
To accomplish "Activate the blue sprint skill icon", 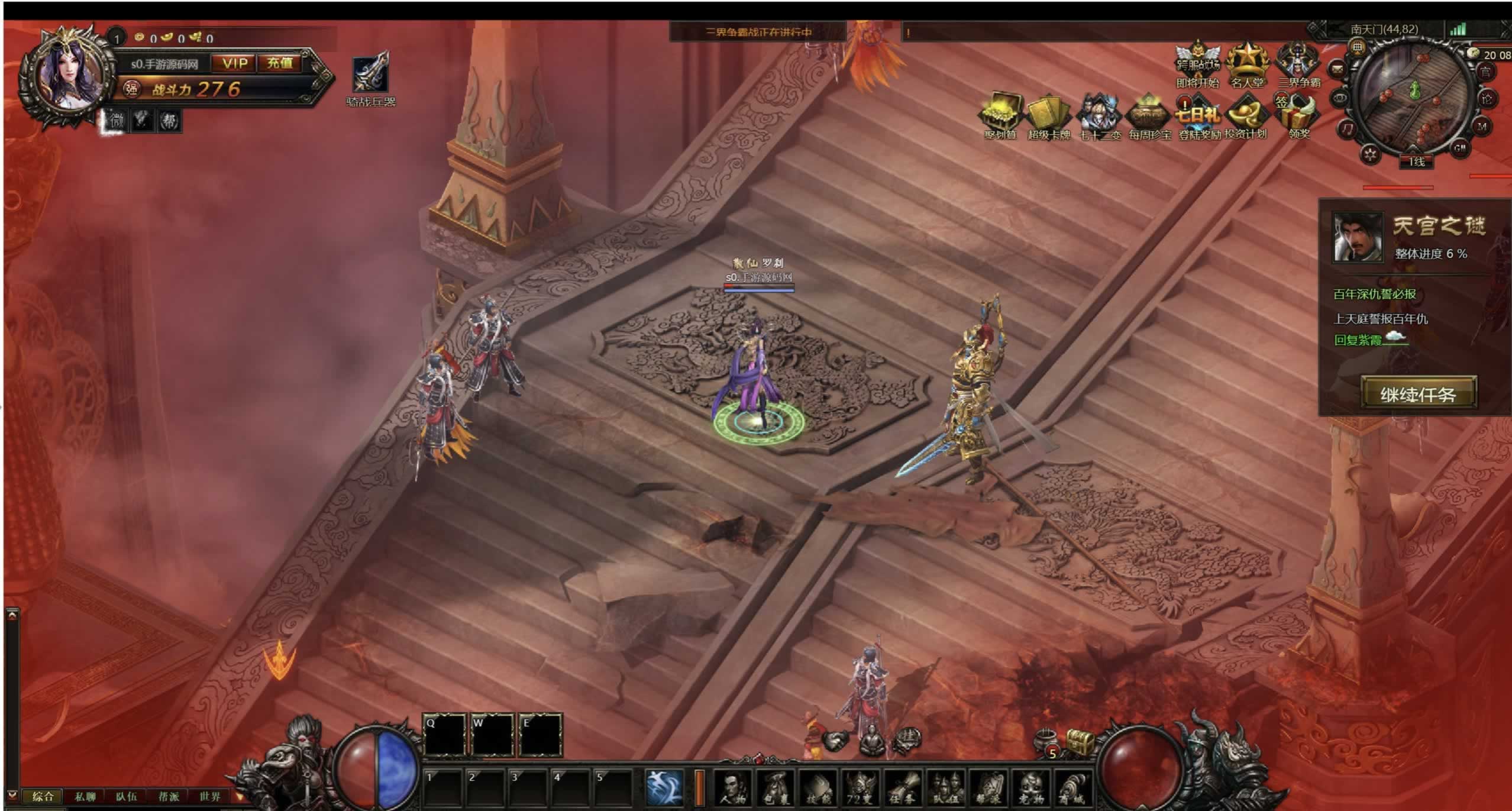I will 665,787.
